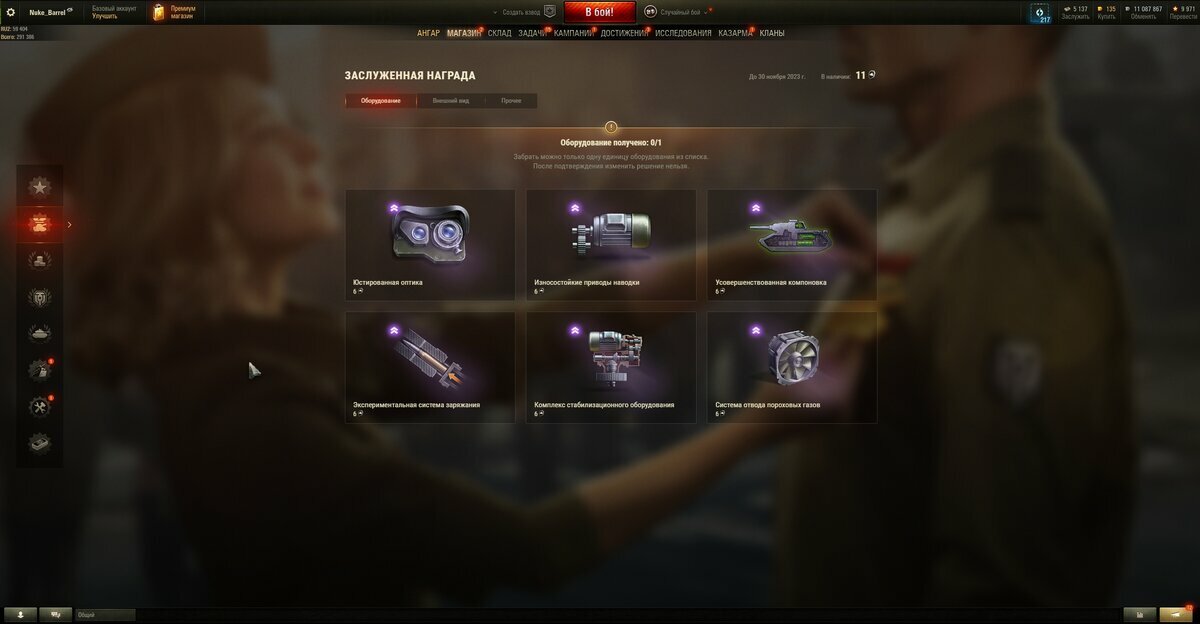
Task: Switch to the Прочее tab
Action: pos(511,101)
